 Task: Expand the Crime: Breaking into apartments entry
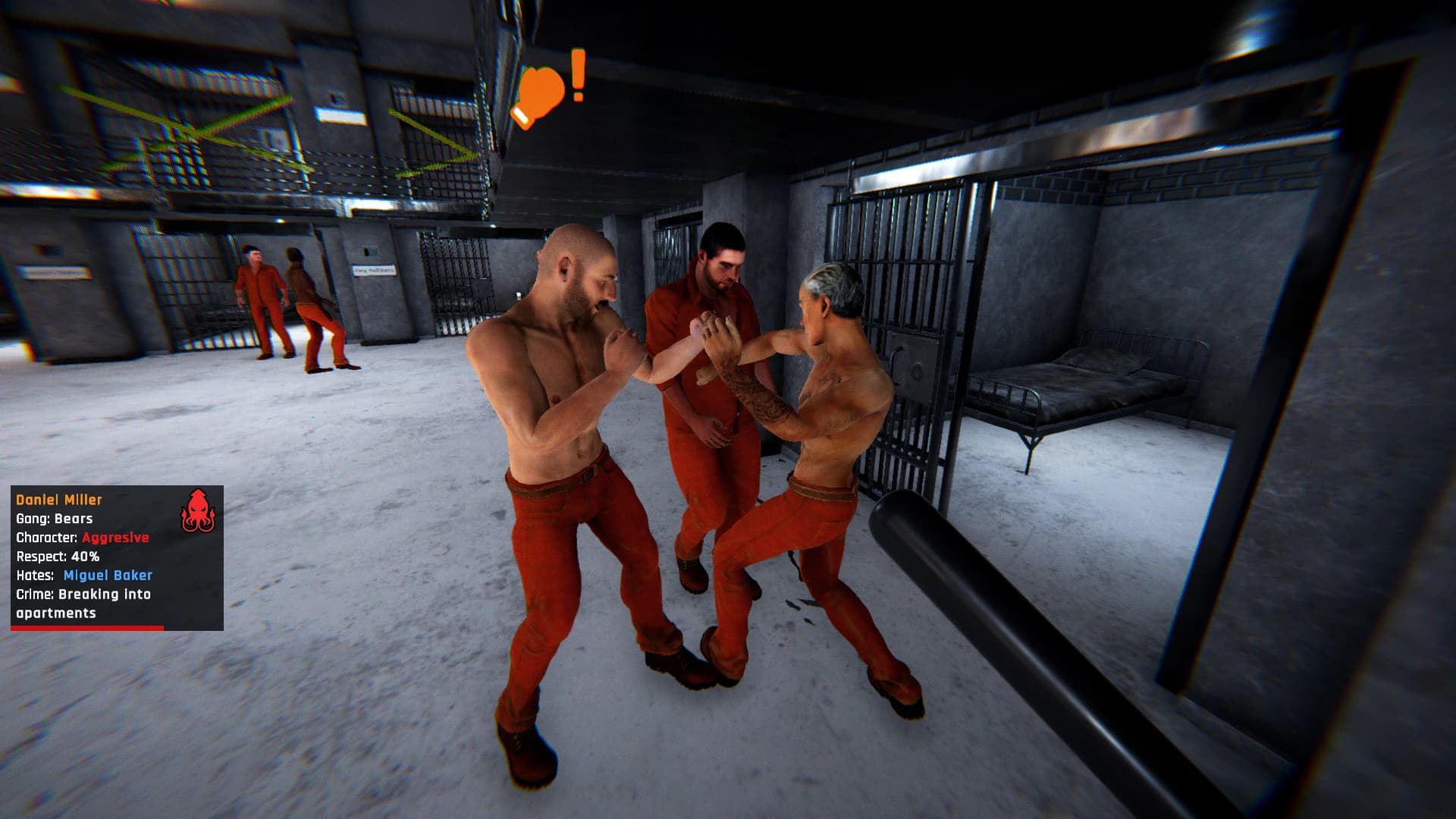(82, 603)
